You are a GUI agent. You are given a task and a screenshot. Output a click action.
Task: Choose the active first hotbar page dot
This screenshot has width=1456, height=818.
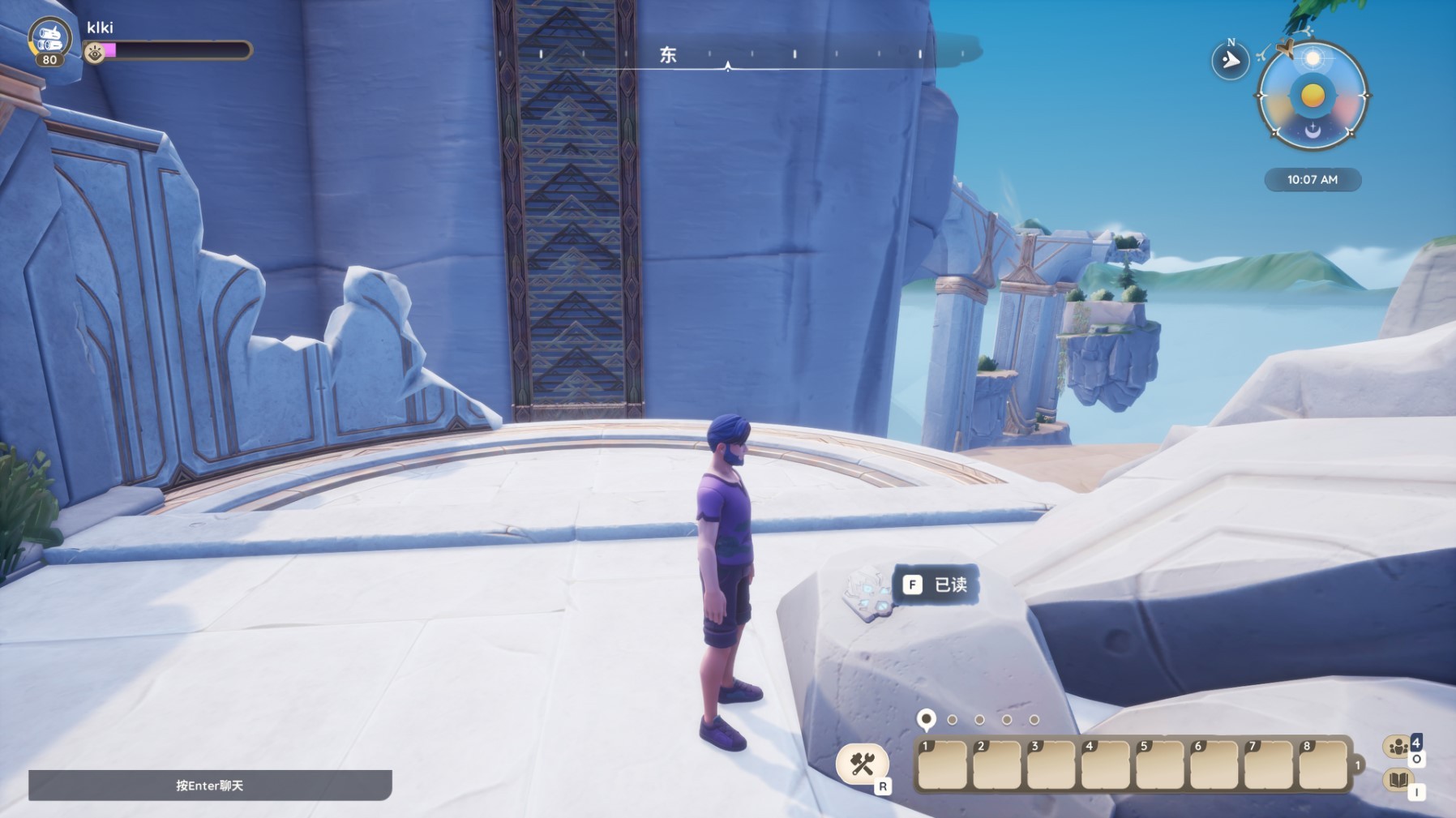926,719
